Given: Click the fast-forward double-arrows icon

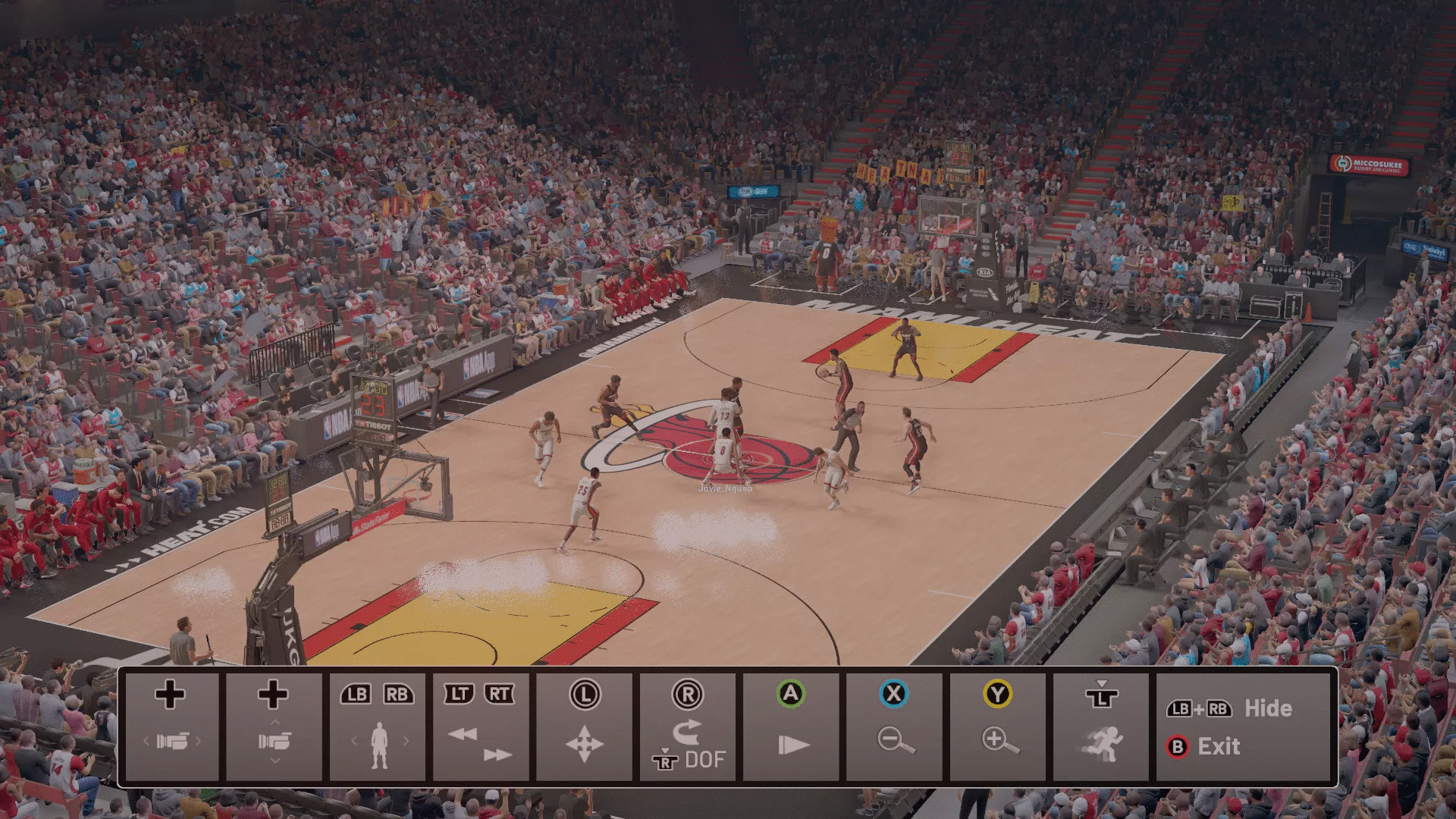Looking at the screenshot, I should click(x=497, y=753).
